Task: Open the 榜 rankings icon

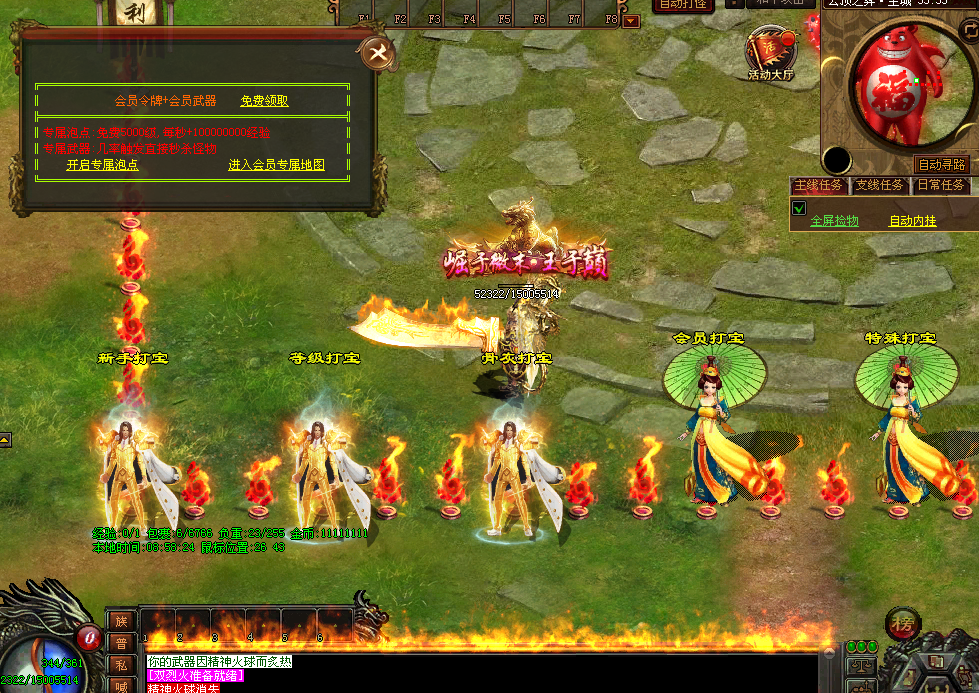Action: 903,626
